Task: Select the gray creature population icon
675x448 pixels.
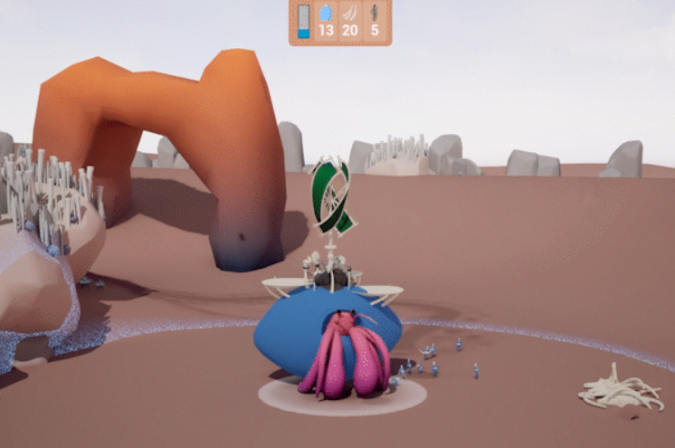Action: coord(375,13)
